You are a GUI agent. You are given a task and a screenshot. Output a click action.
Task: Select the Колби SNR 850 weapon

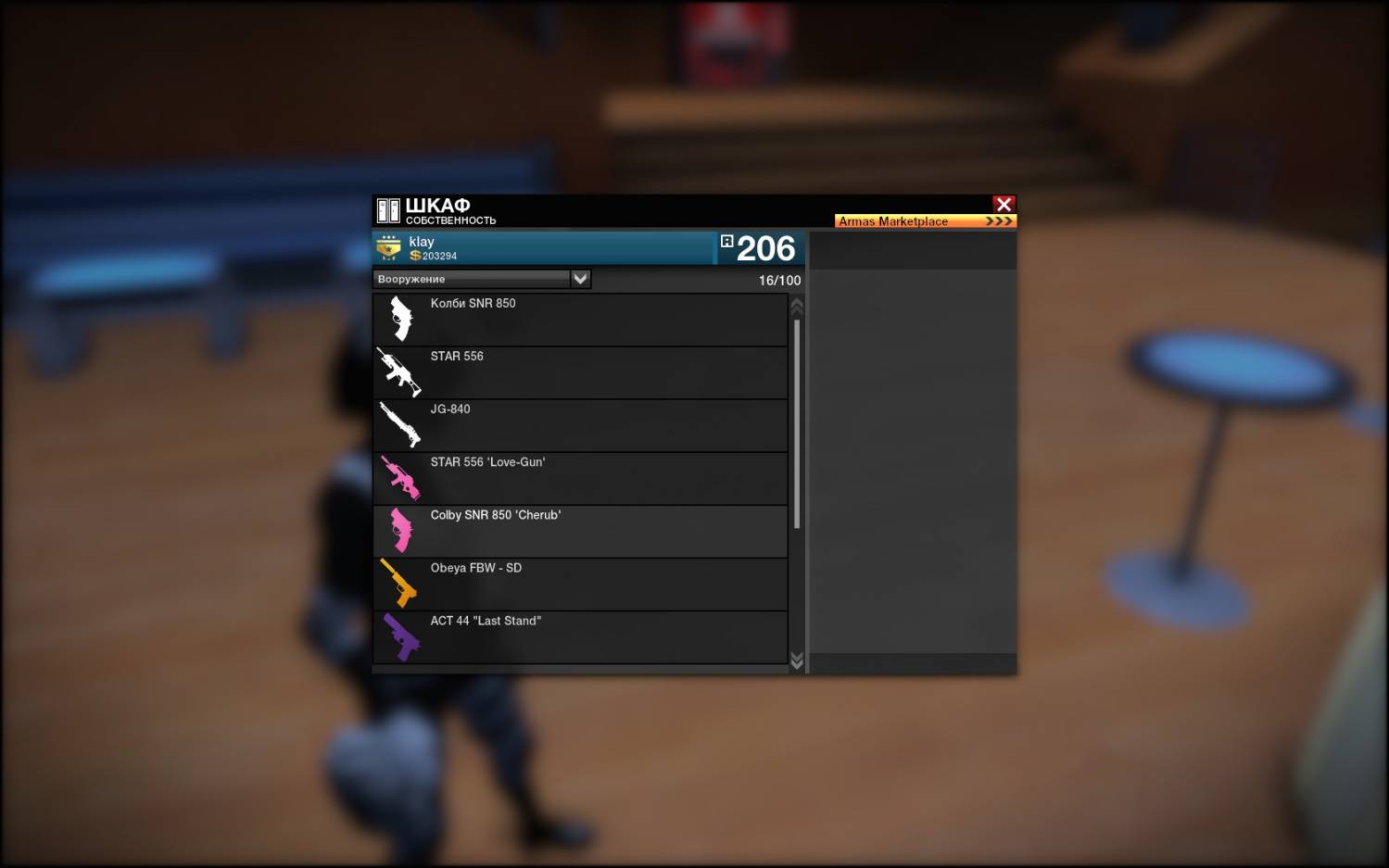[x=580, y=320]
